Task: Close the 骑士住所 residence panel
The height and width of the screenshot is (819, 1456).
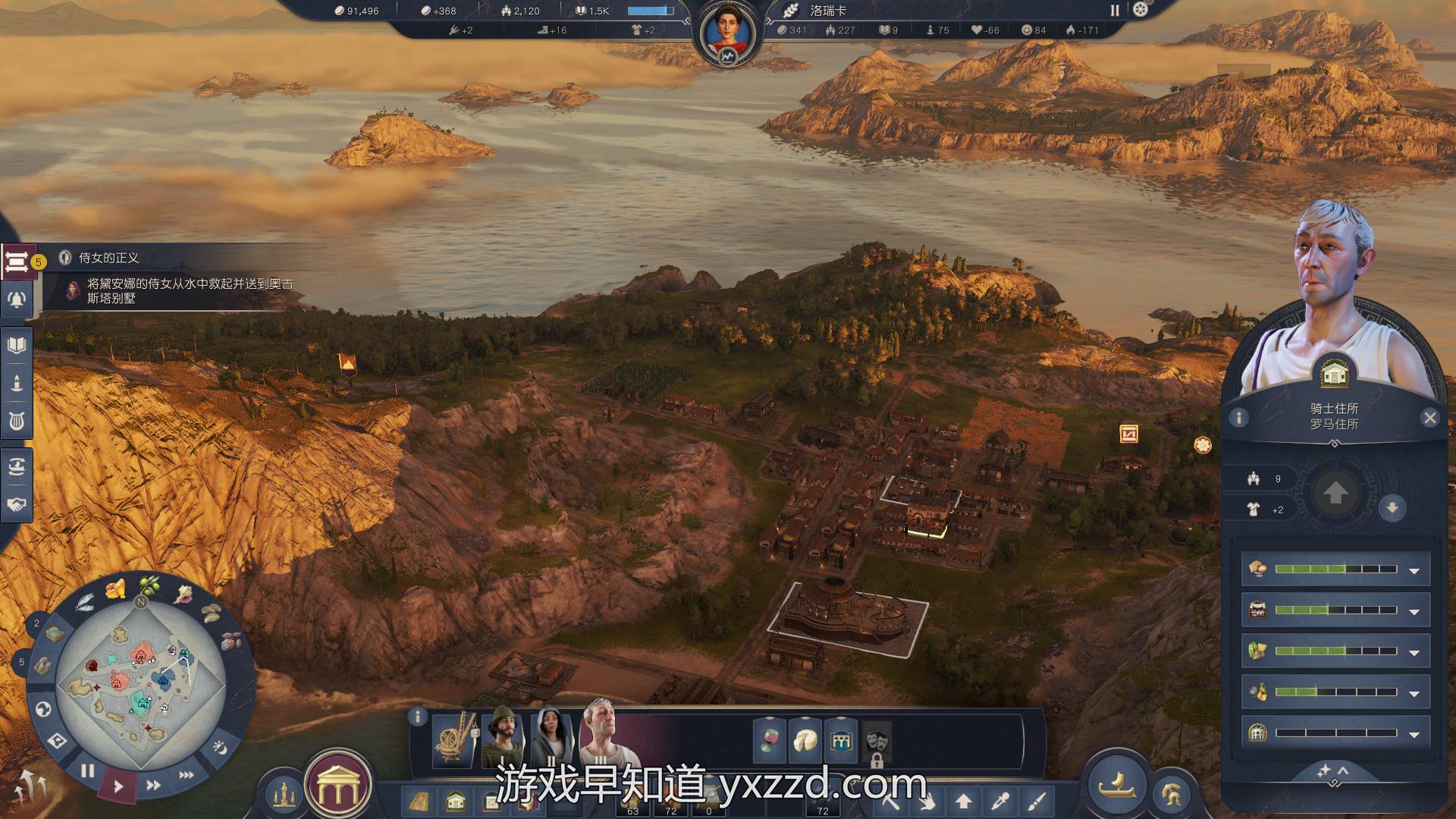Action: tap(1429, 418)
